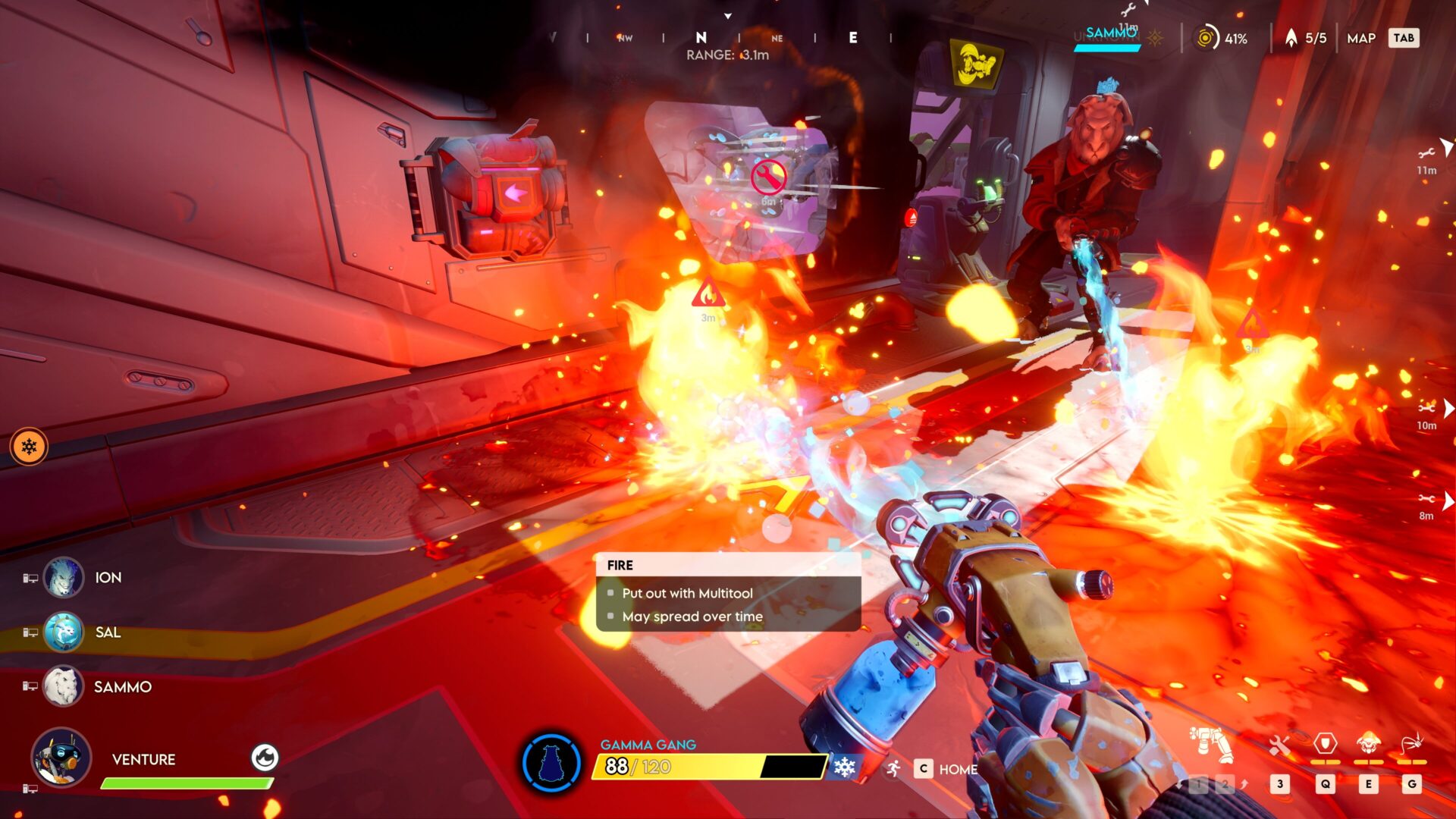
Task: Click ION's device status icon
Action: 32,577
